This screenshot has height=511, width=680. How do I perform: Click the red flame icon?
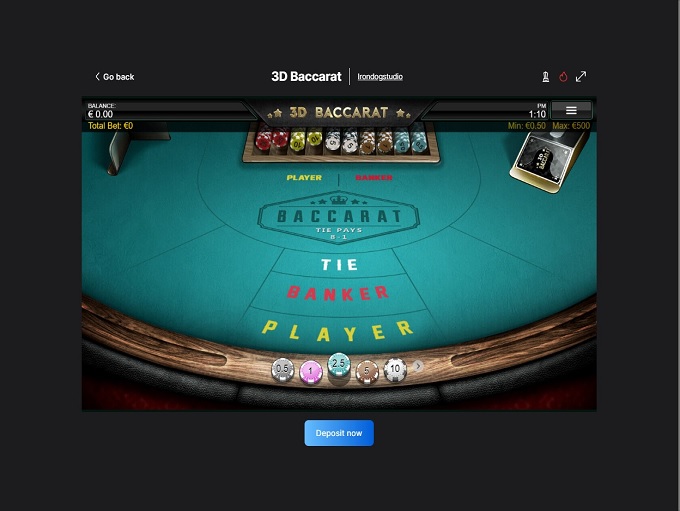click(563, 76)
